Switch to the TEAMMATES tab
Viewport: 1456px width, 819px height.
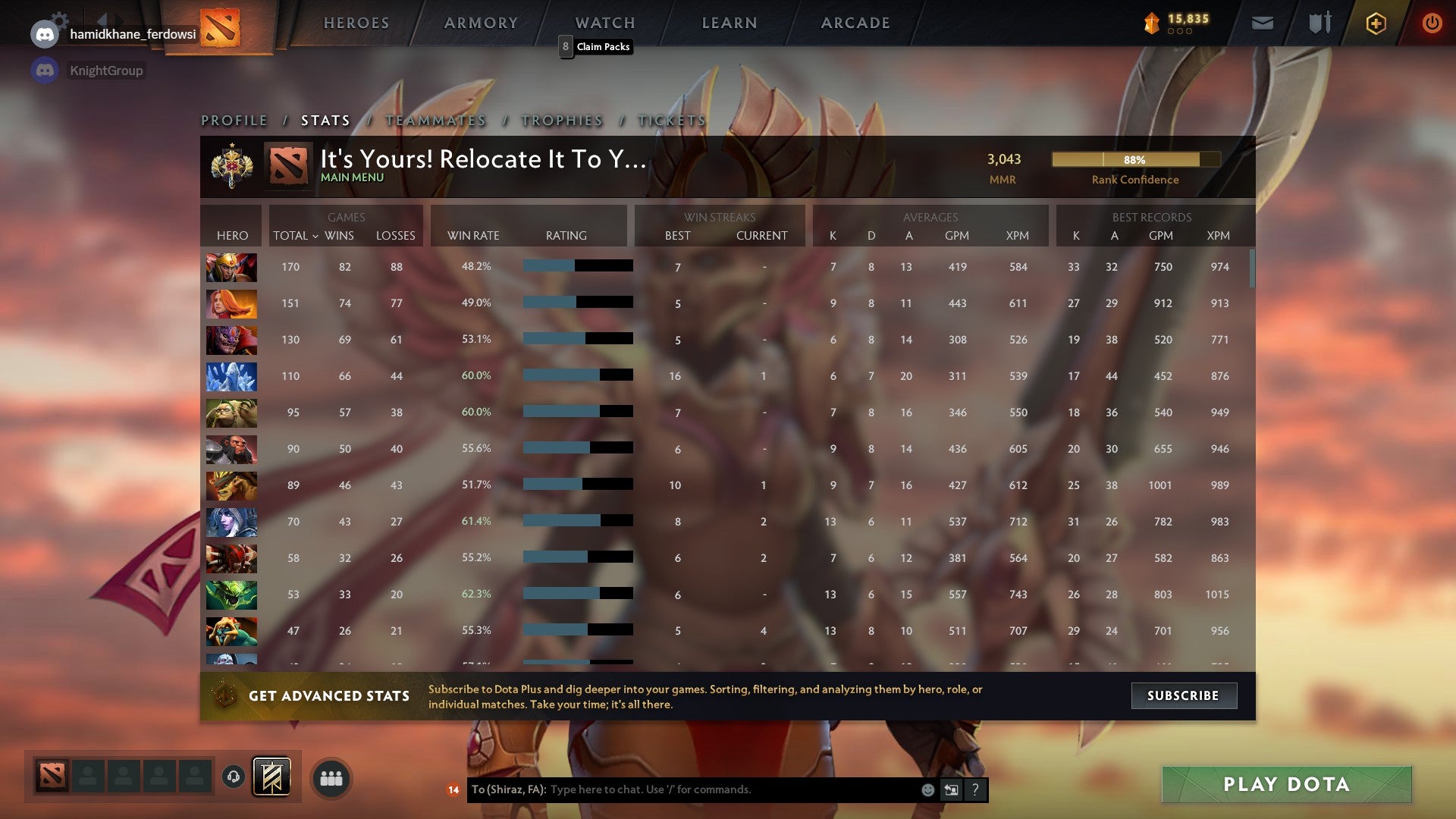coord(436,120)
